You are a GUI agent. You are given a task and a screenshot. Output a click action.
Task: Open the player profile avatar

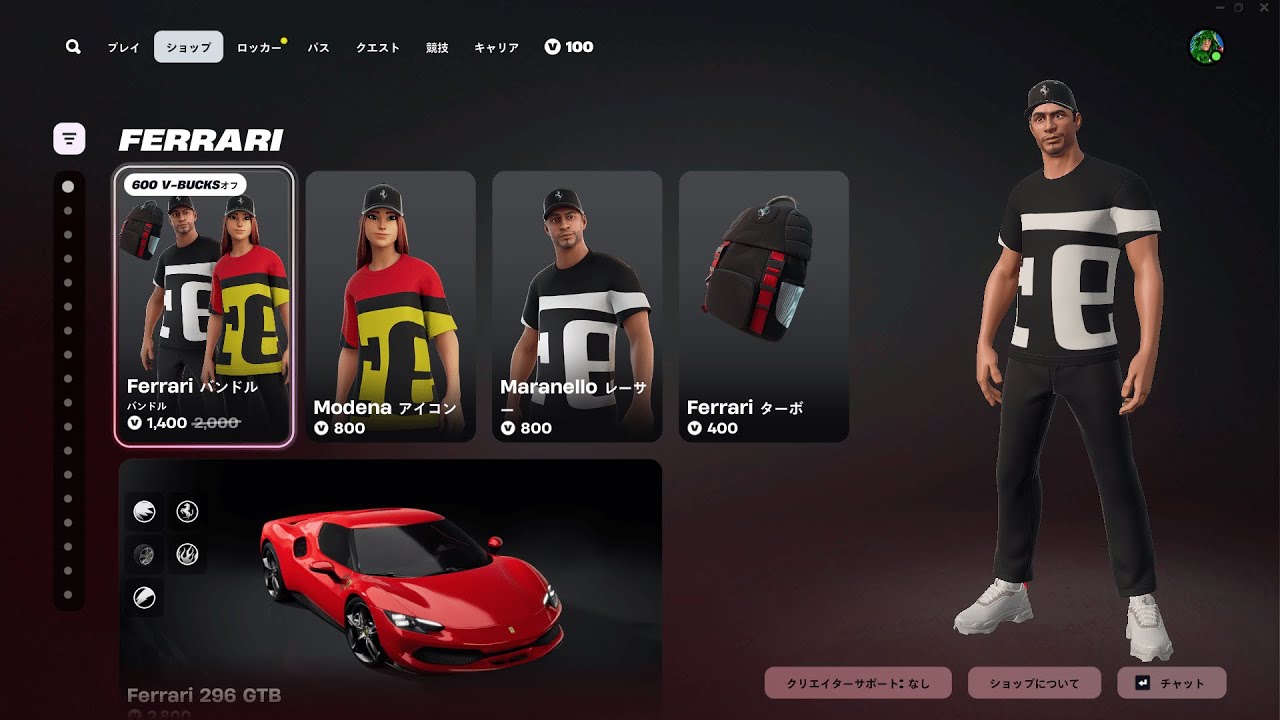[1206, 47]
